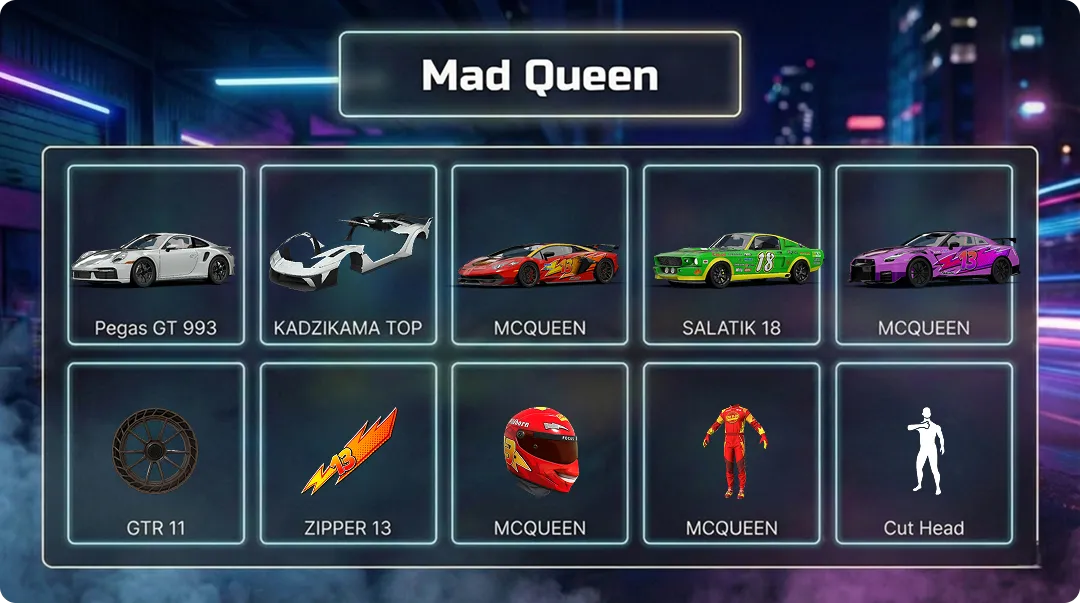Pick the ZIPPER 13 lightning decal
Image resolution: width=1080 pixels, height=603 pixels.
(348, 453)
